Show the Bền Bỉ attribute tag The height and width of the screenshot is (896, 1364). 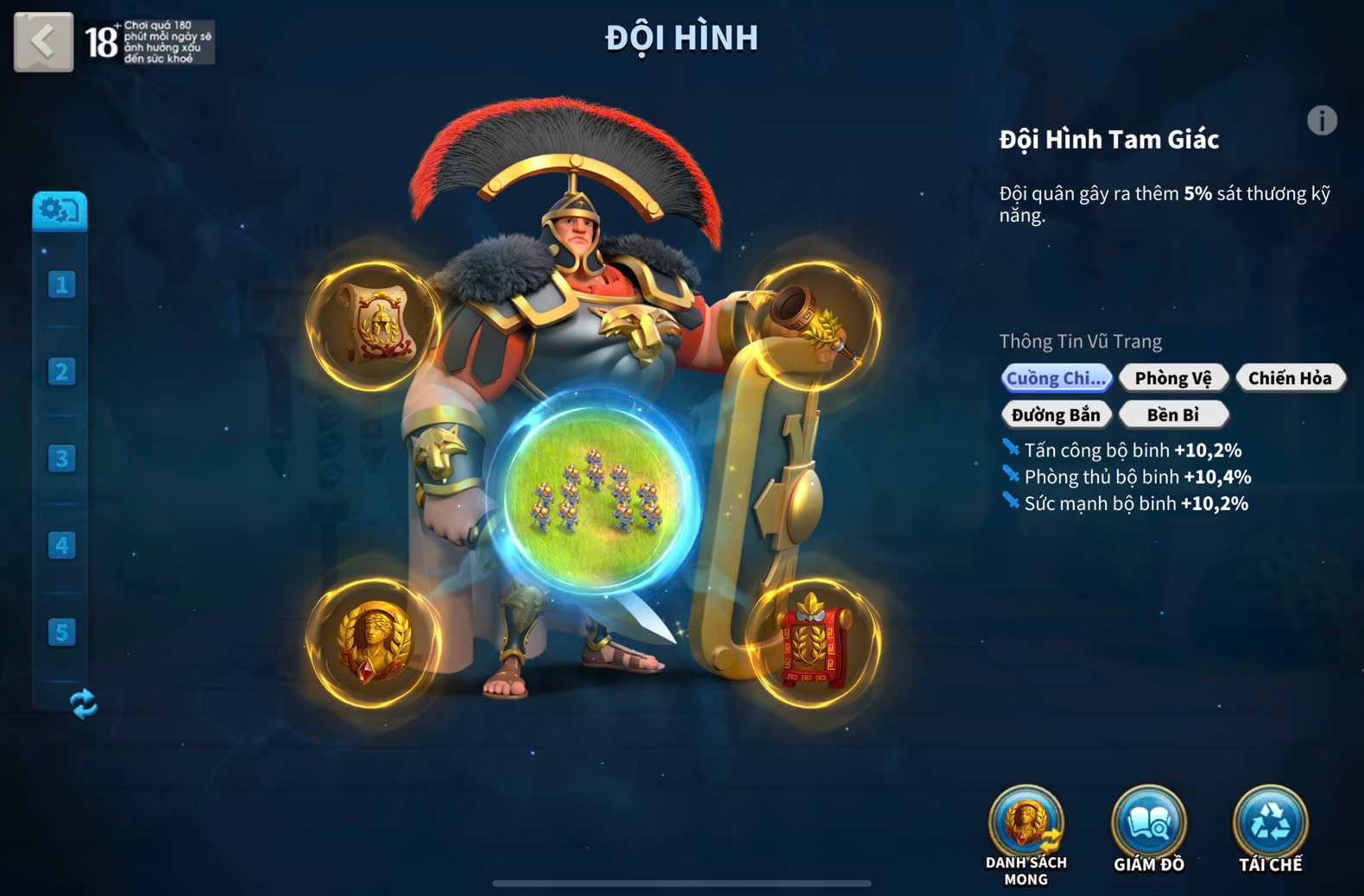point(1172,415)
